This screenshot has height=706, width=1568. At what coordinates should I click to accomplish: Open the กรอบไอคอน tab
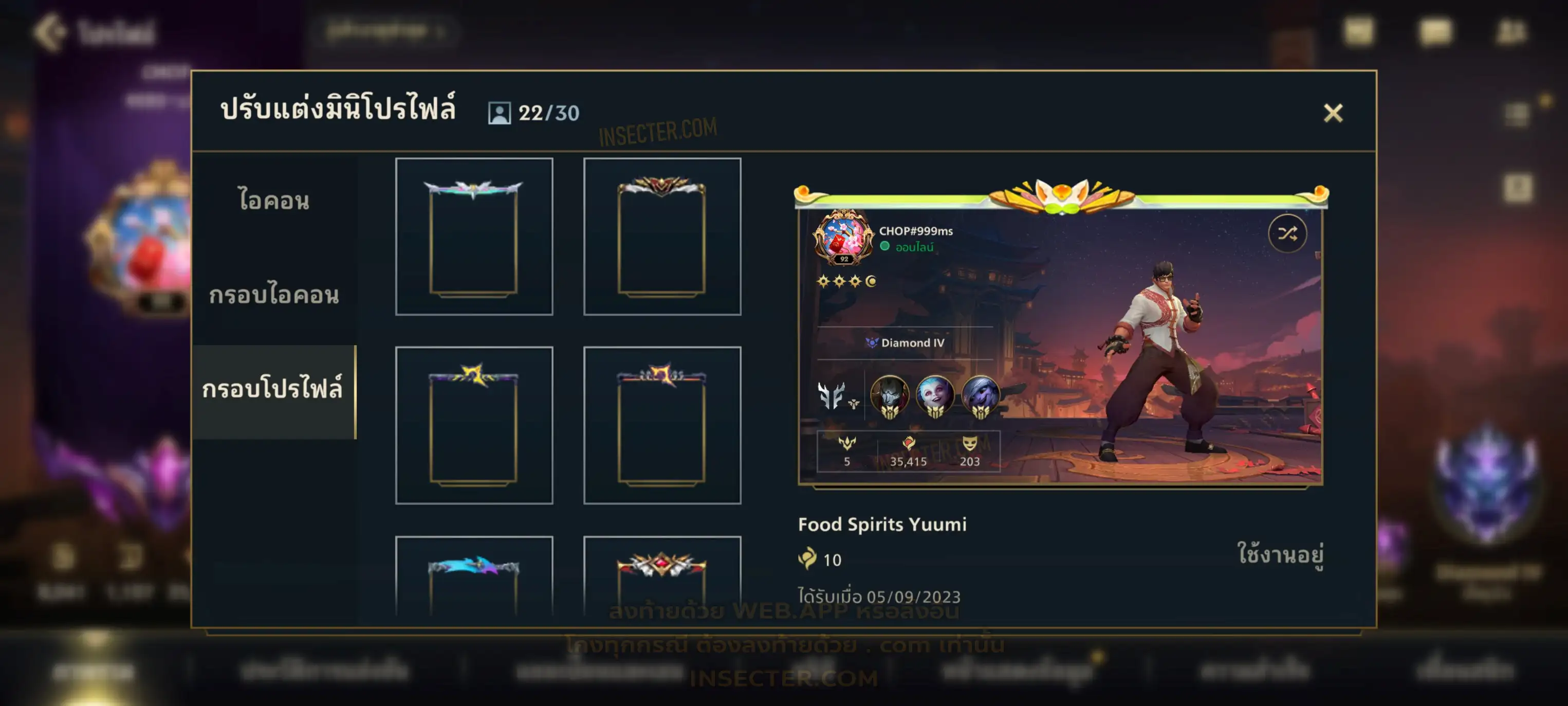(x=274, y=295)
